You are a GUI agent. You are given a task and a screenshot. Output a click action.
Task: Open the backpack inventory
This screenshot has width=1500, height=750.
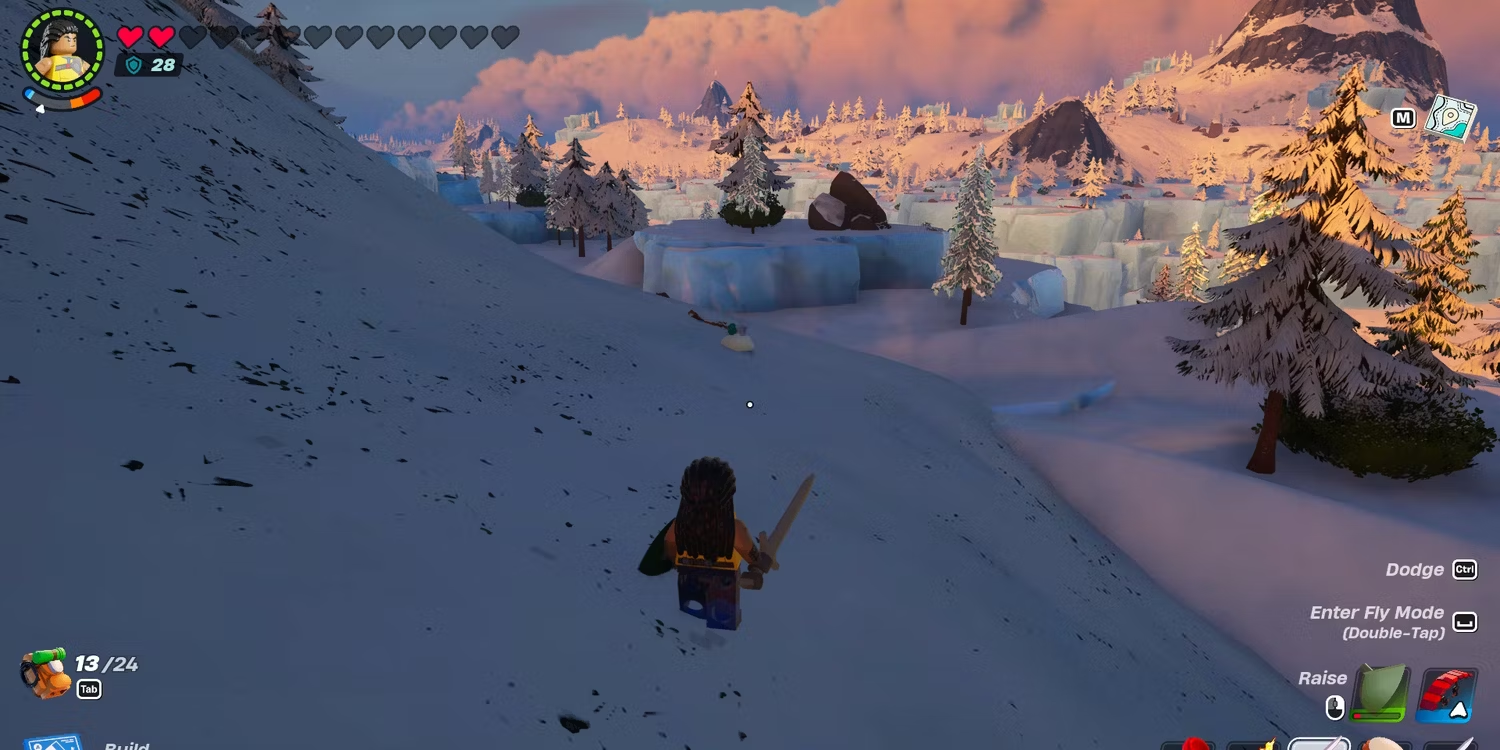(x=45, y=672)
